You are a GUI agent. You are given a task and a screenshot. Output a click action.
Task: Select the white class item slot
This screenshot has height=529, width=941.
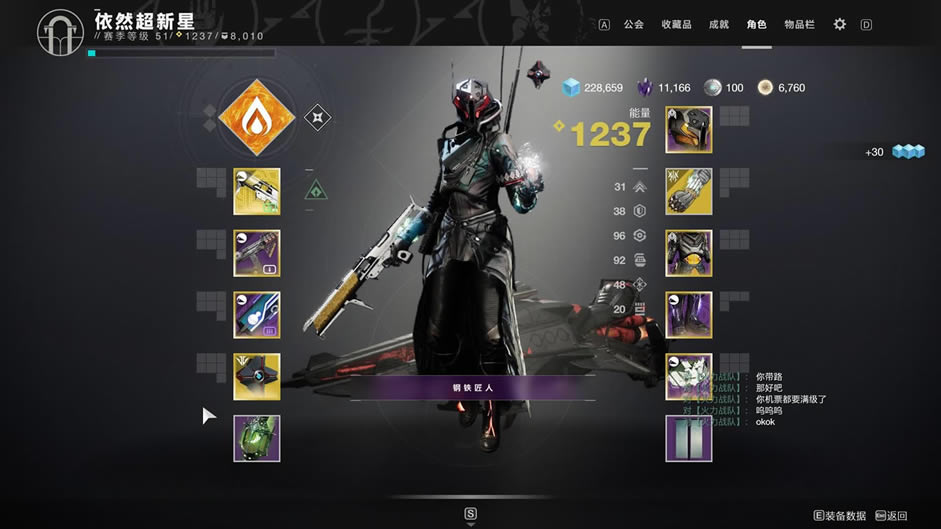[x=689, y=377]
